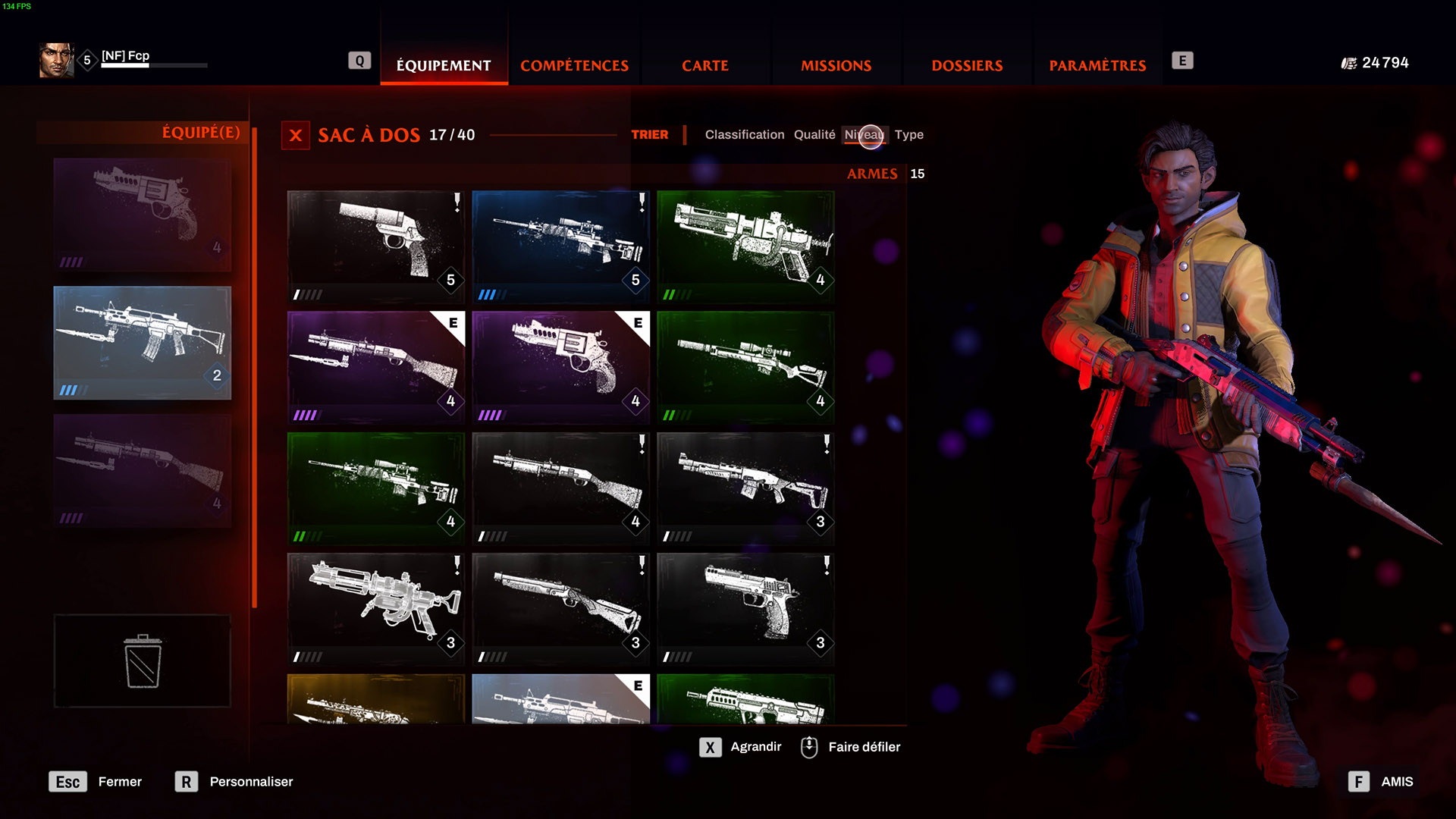Open the player profile portrait
The image size is (1456, 819).
[x=56, y=60]
